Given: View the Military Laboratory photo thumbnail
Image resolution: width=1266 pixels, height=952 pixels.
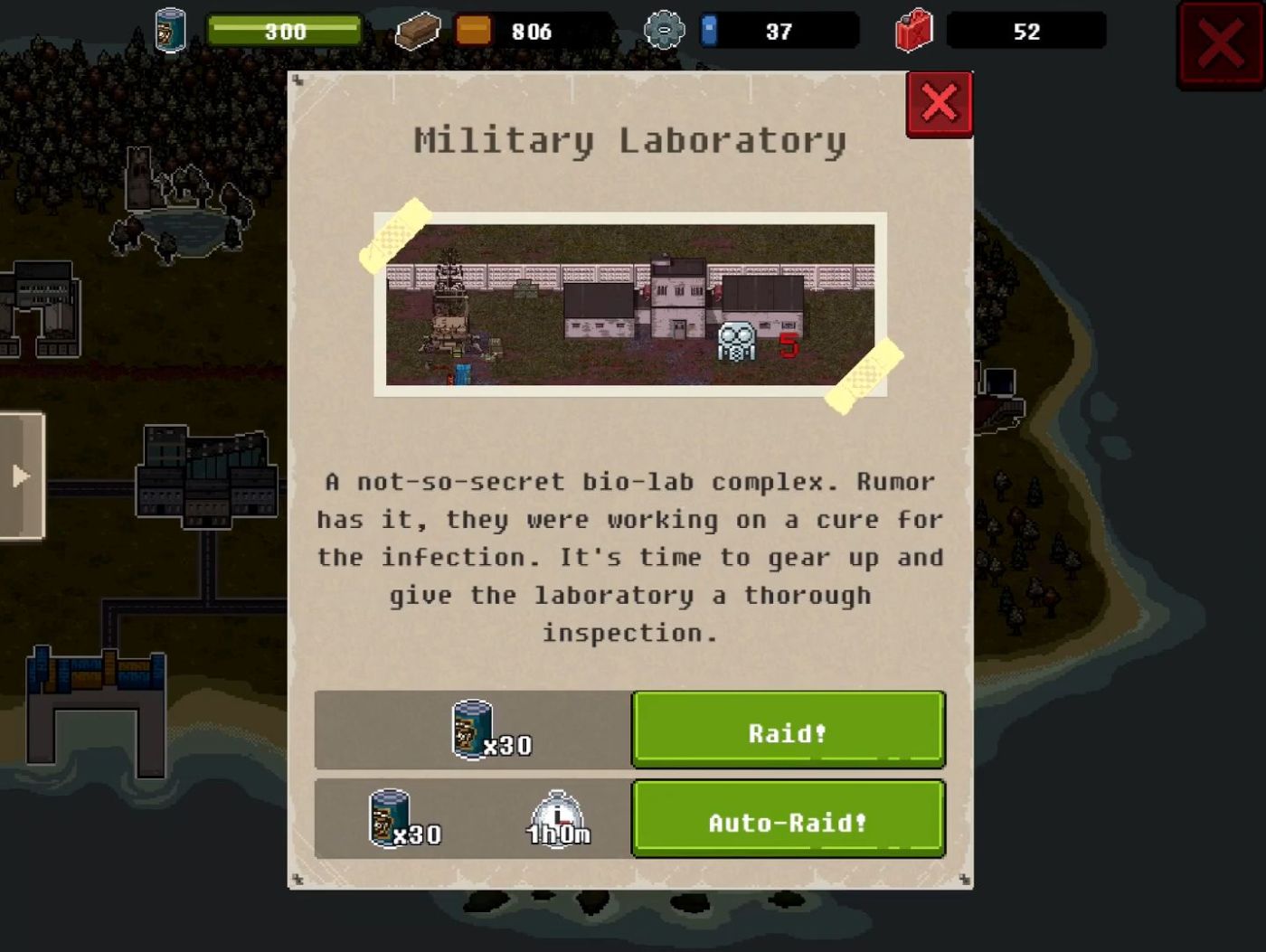Looking at the screenshot, I should (x=630, y=305).
